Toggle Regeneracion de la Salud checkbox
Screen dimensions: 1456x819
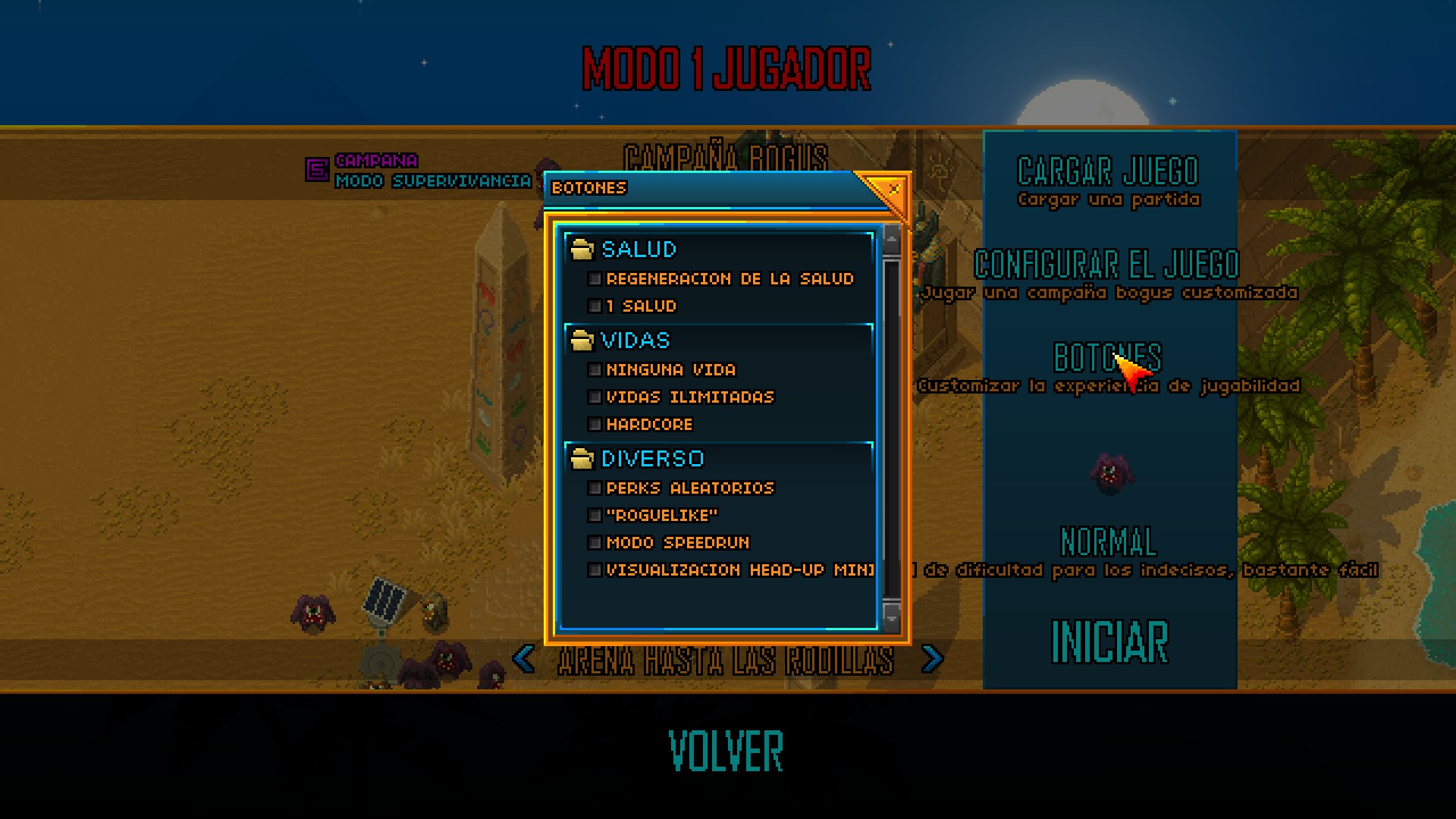tap(595, 279)
